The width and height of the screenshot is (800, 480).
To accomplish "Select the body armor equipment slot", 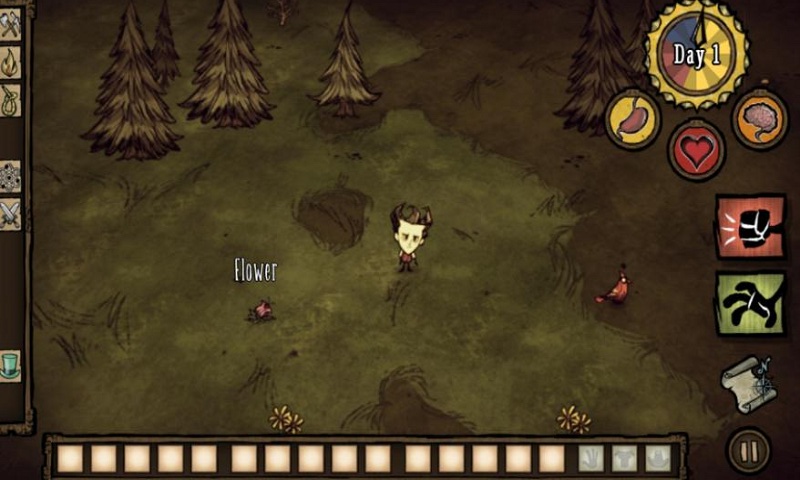I will [624, 458].
